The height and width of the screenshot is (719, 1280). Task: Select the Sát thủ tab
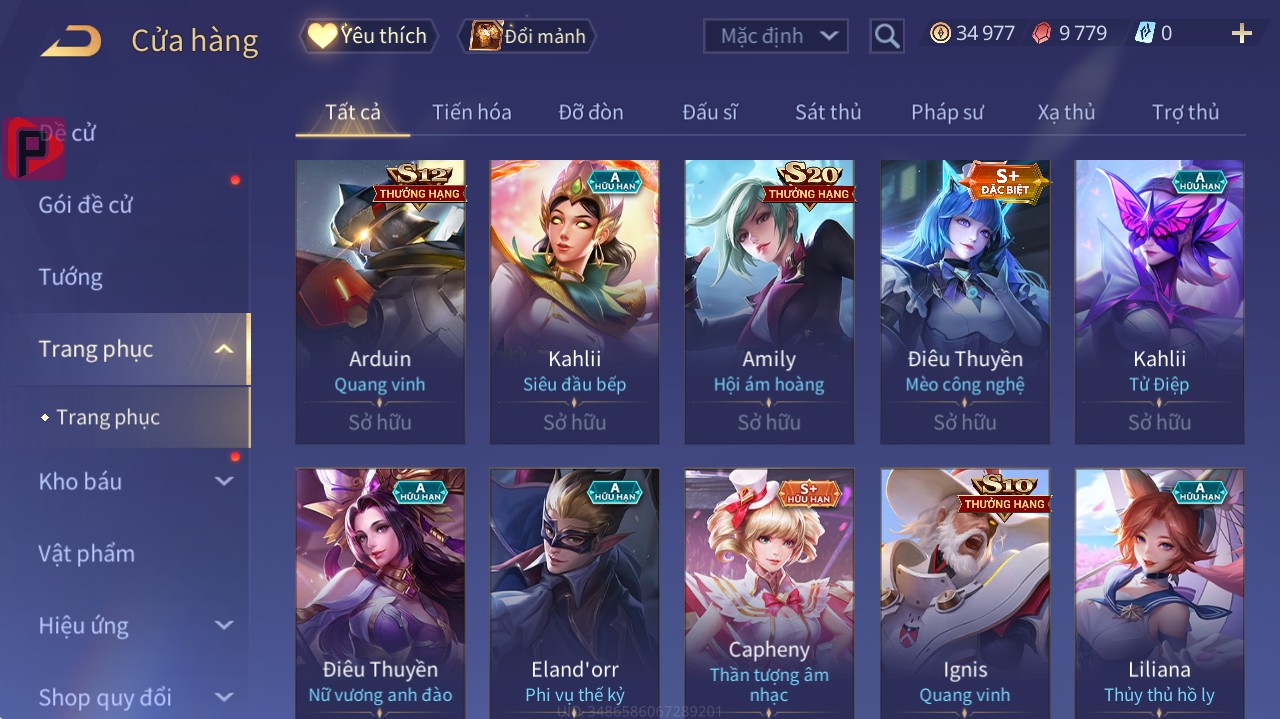pyautogui.click(x=827, y=112)
